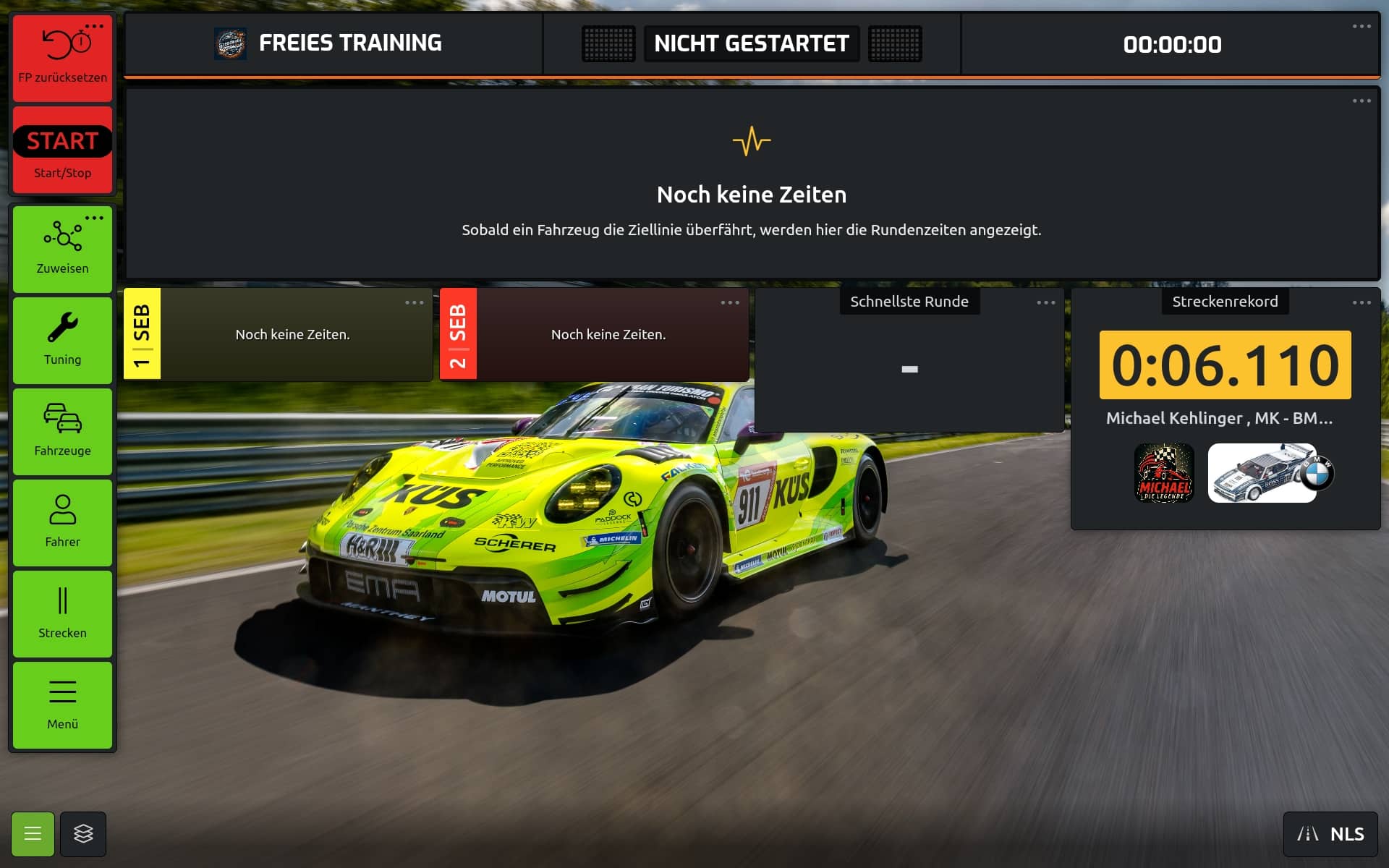Viewport: 1389px width, 868px height.
Task: Open the Tuning wrench menu
Action: pos(62,340)
